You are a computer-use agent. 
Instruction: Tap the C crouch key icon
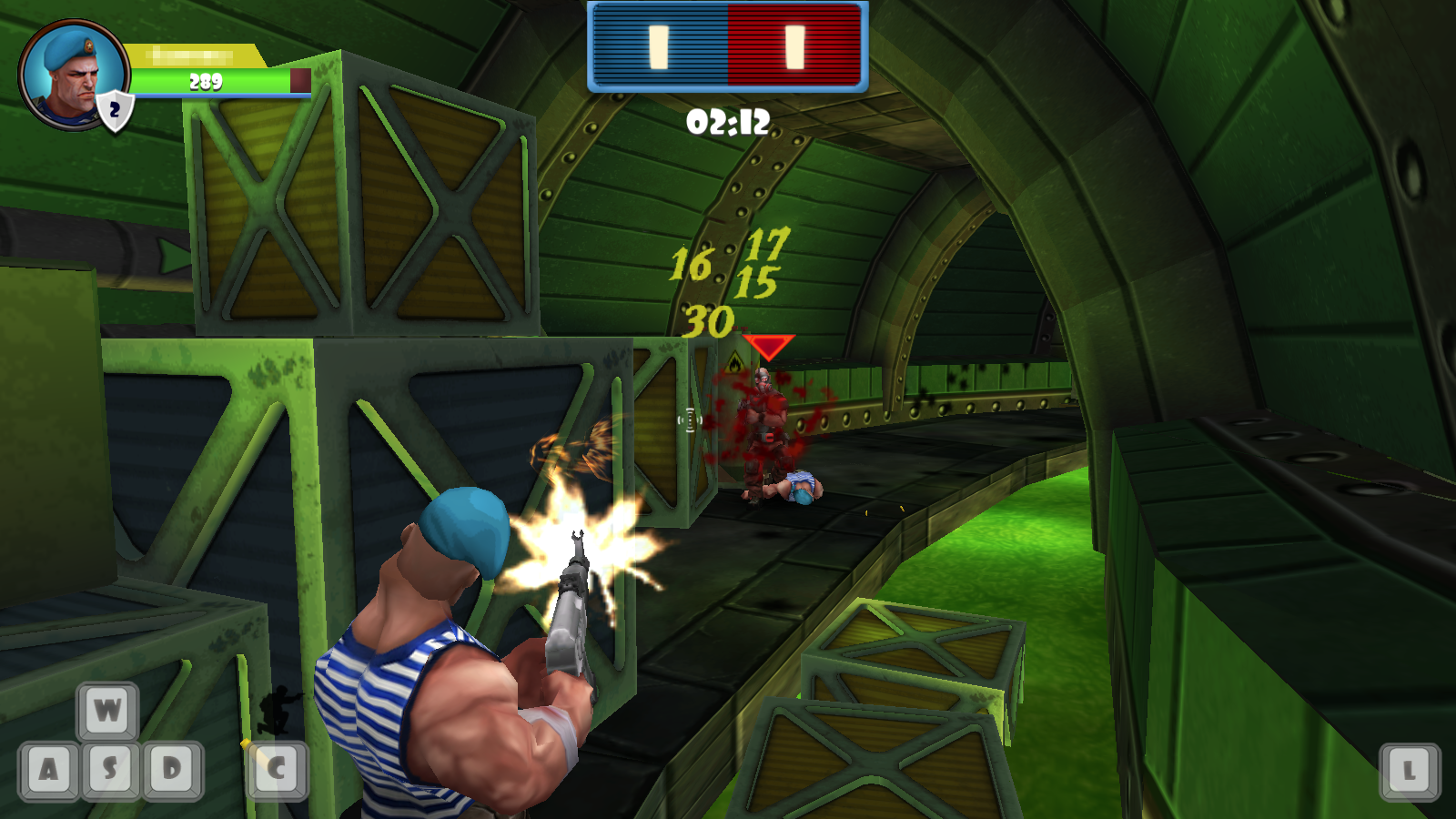(278, 769)
